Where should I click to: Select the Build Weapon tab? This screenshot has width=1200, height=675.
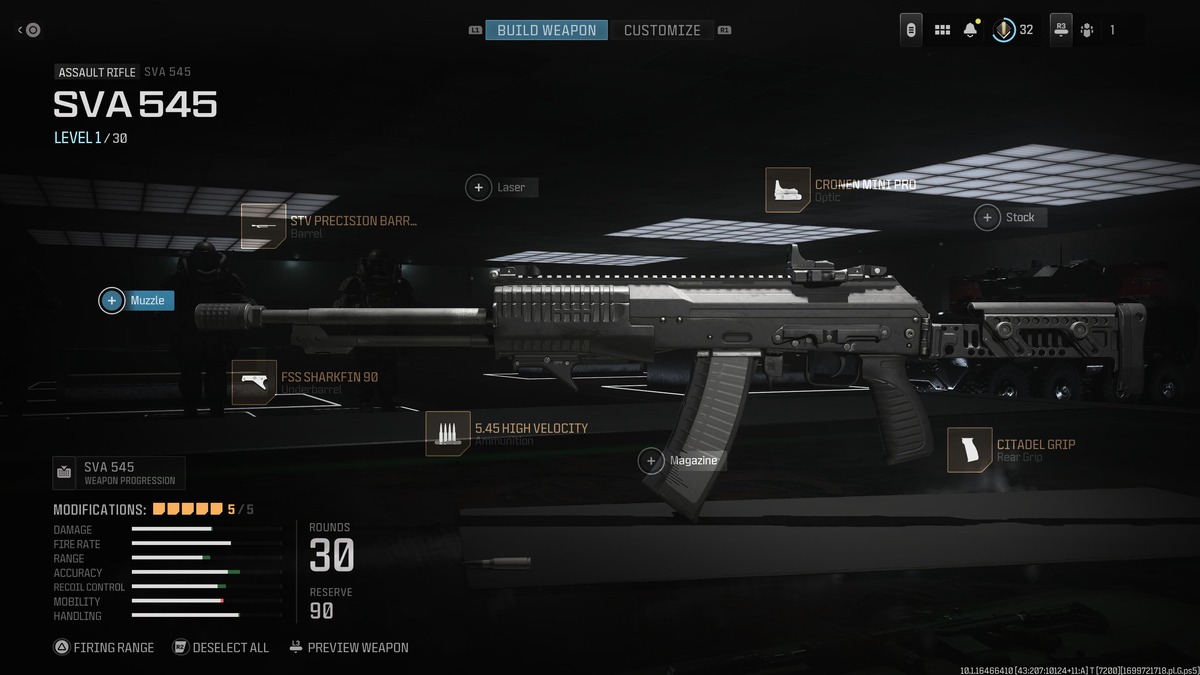(546, 30)
